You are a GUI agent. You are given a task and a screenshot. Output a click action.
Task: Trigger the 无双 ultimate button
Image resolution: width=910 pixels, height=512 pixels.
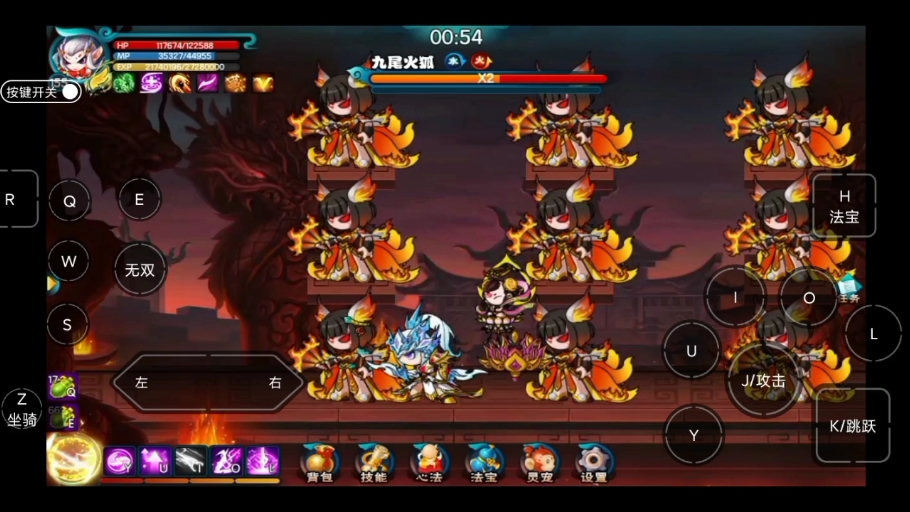139,269
